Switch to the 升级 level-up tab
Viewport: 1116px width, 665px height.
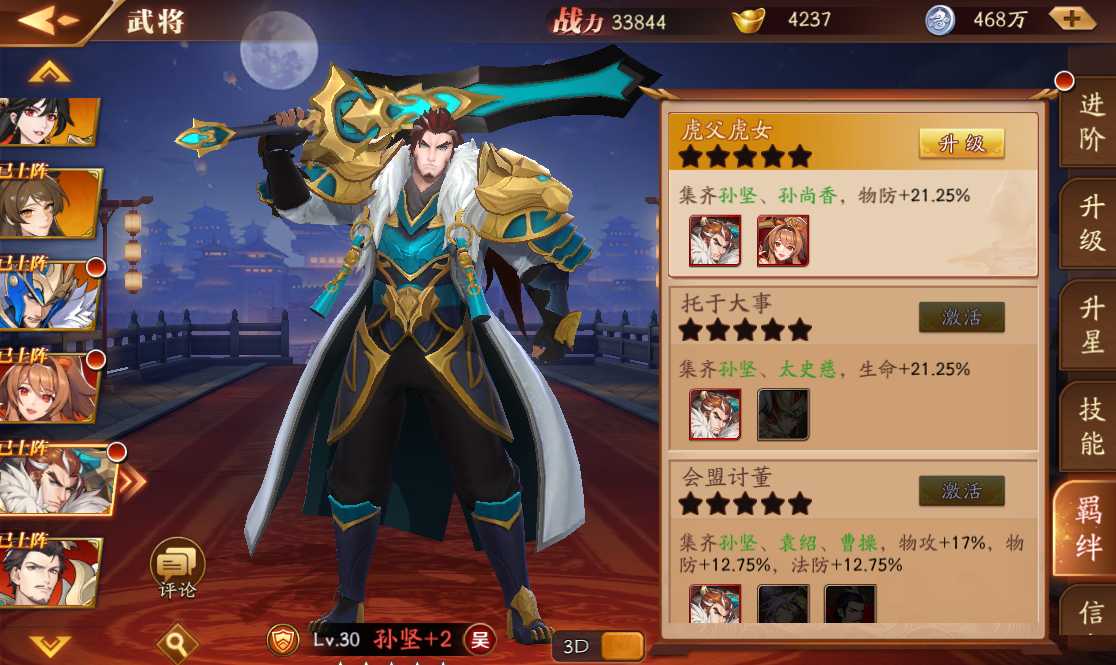coord(1091,224)
